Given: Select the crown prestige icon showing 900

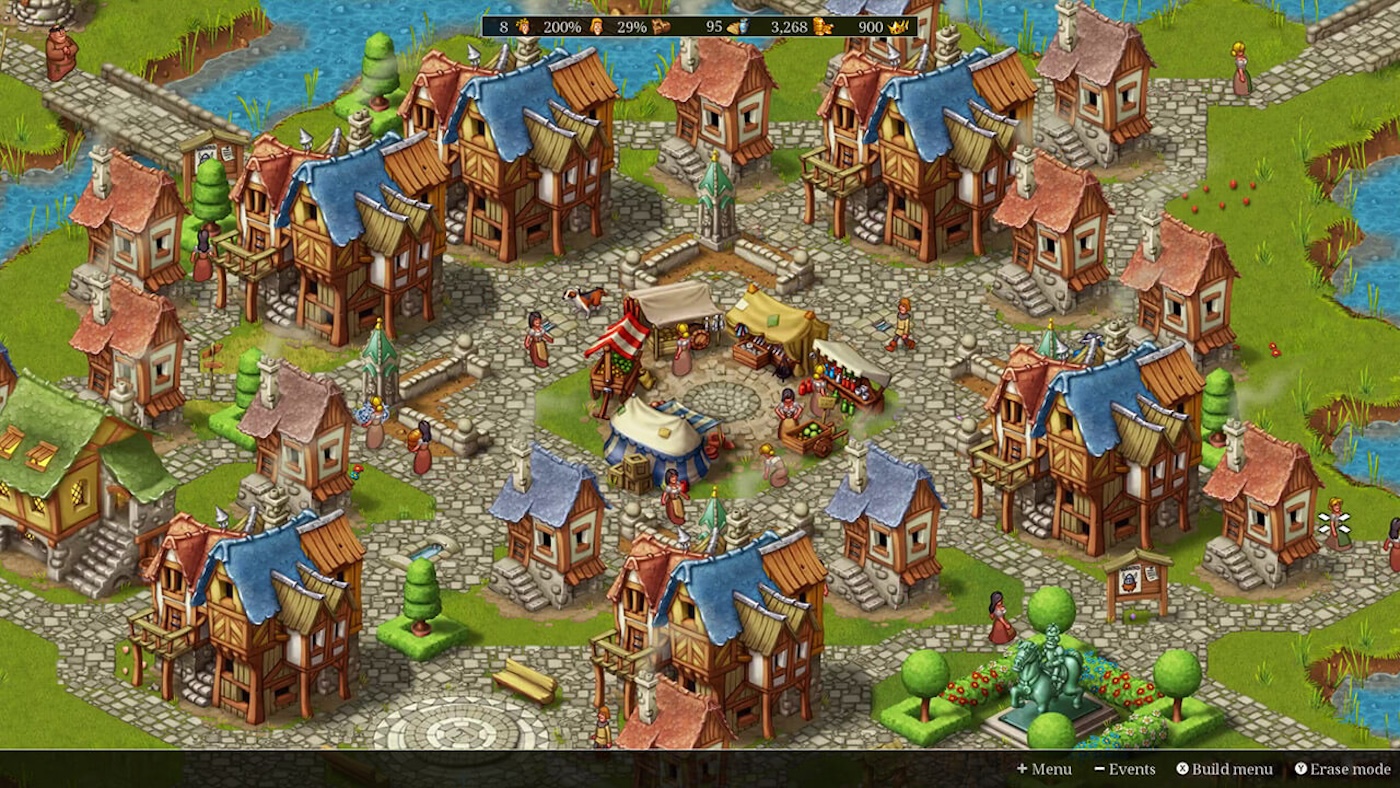Looking at the screenshot, I should coord(897,27).
